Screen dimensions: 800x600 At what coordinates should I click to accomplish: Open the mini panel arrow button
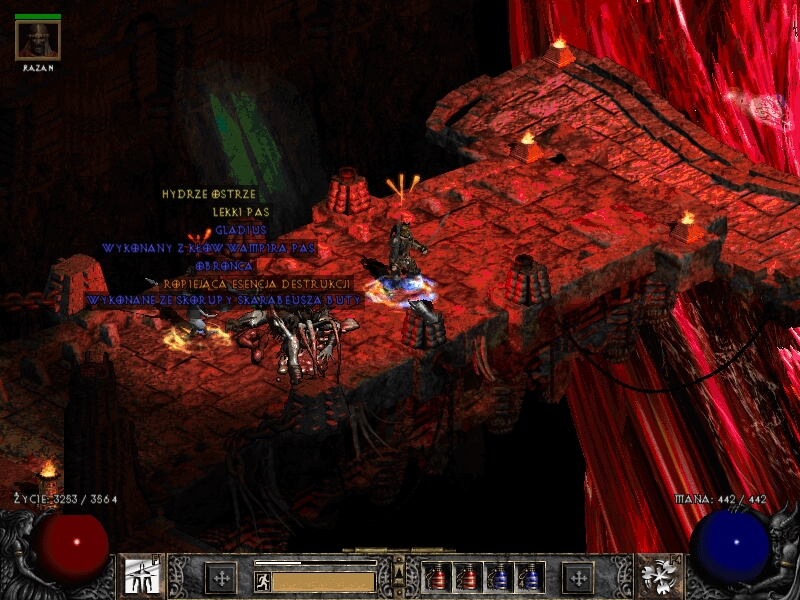pos(398,572)
